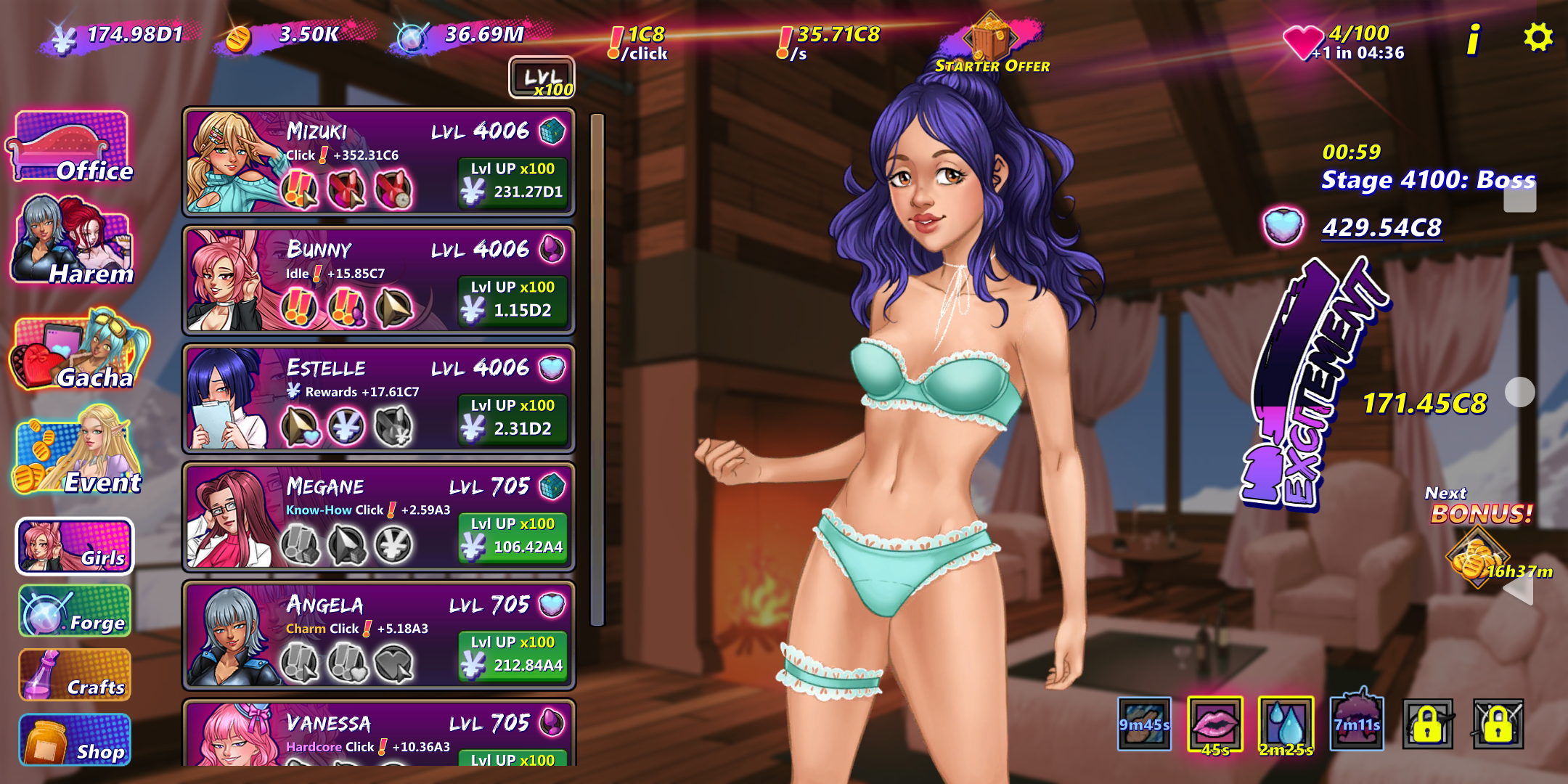Select the Girls tab
The image size is (1568, 784).
pos(75,547)
